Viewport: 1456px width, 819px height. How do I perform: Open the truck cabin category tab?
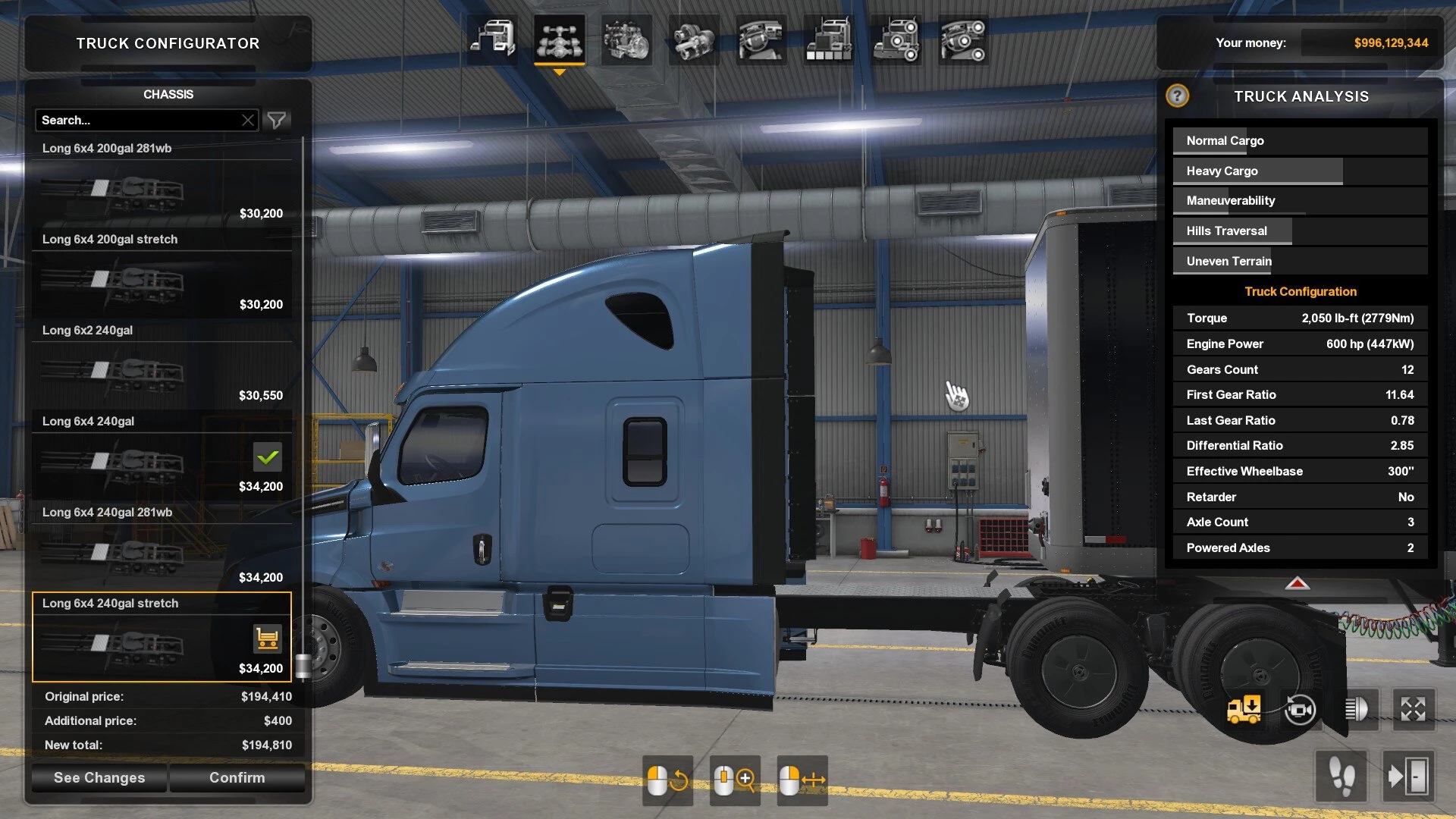tap(492, 39)
